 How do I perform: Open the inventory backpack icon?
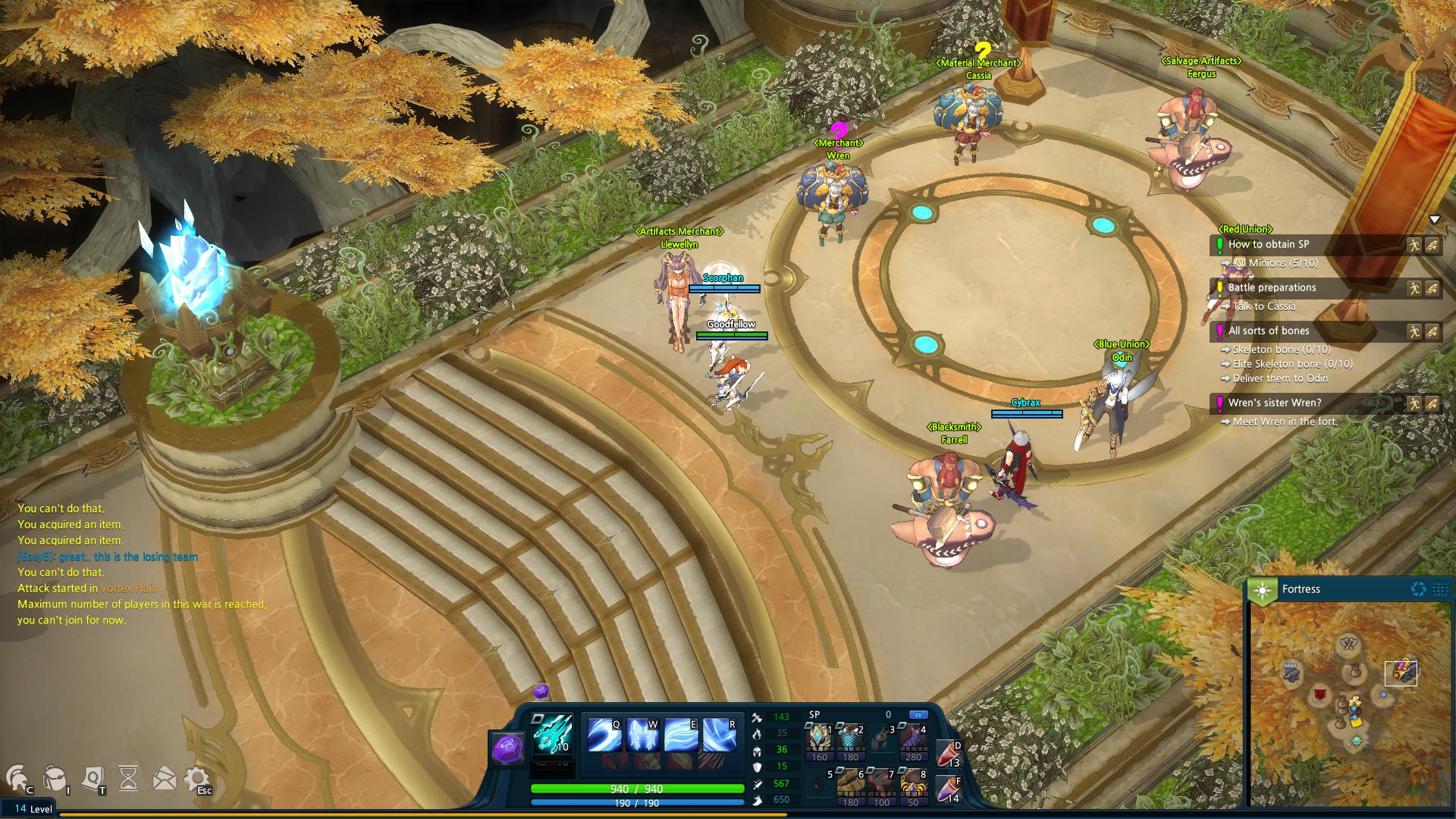[55, 778]
